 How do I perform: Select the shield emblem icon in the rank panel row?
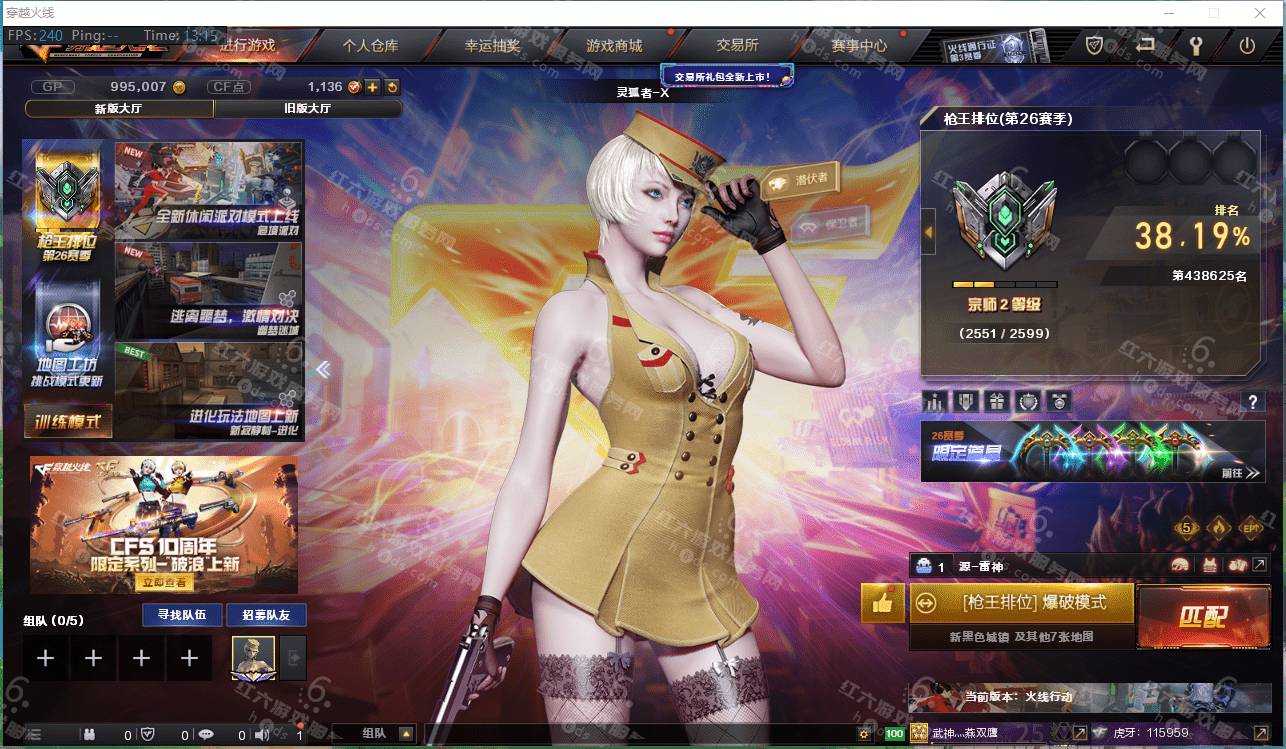click(965, 400)
